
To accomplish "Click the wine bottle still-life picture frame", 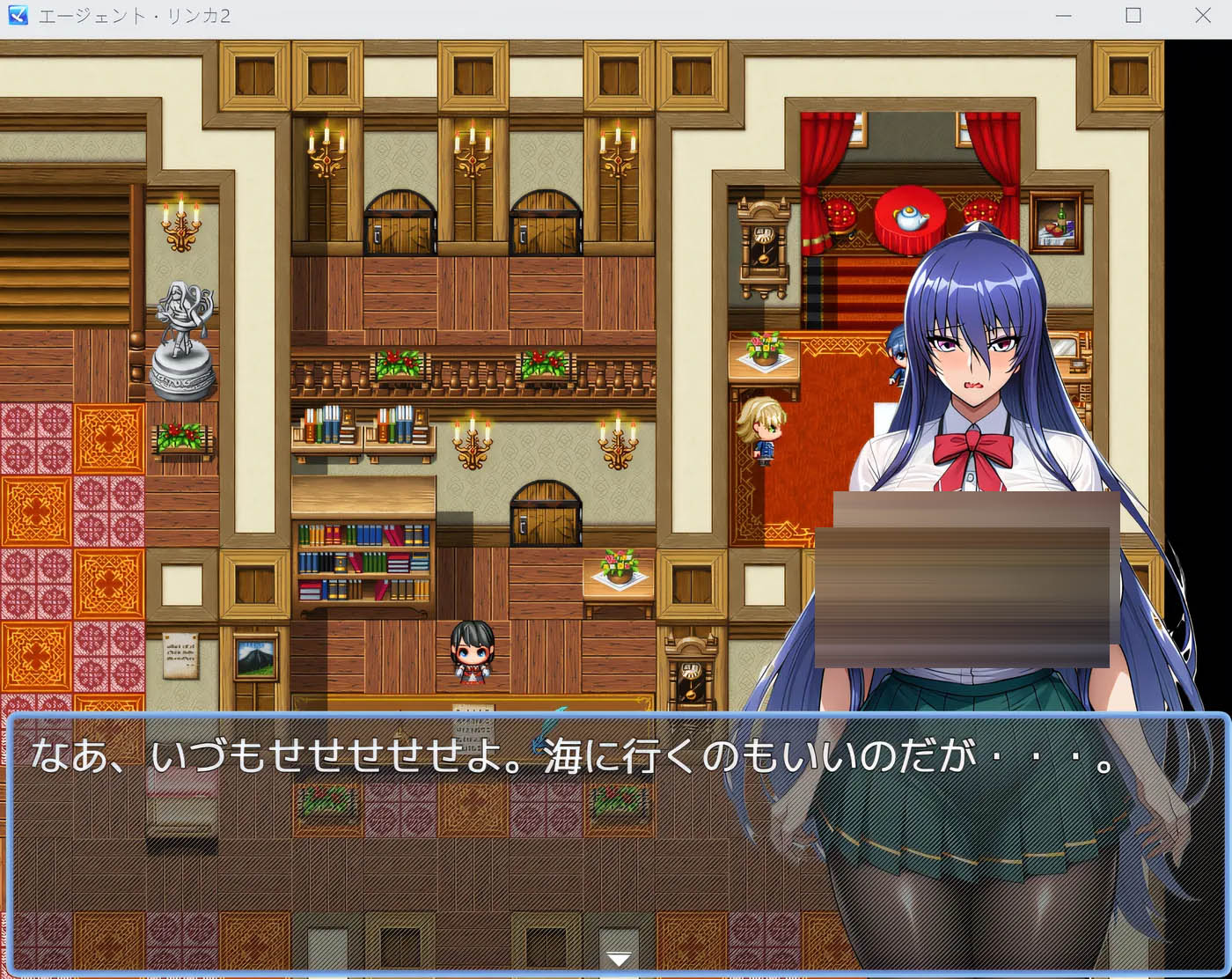I will point(1056,225).
